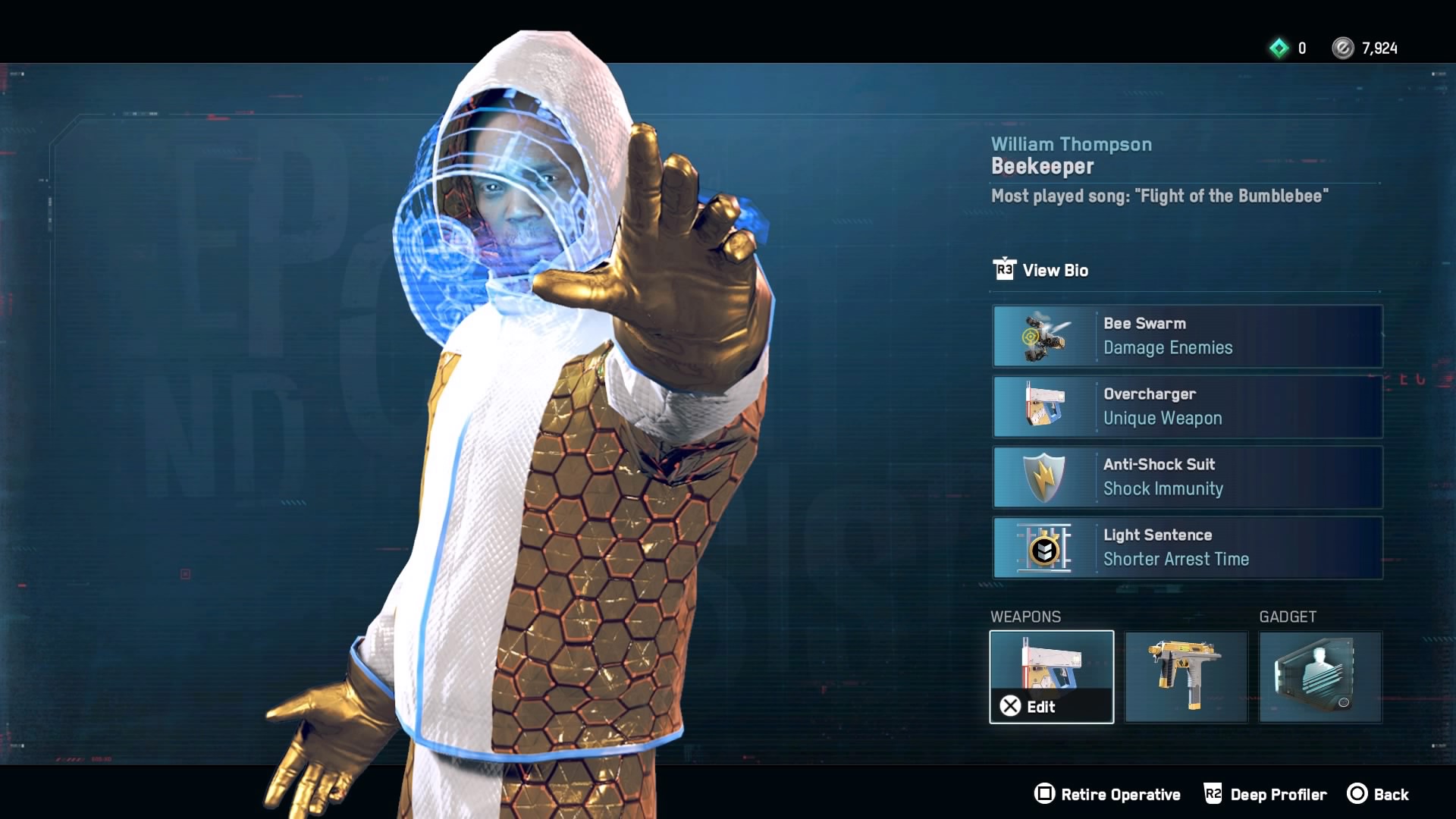1456x819 pixels.
Task: Click the square button icon near Retire Operative
Action: 1044,794
